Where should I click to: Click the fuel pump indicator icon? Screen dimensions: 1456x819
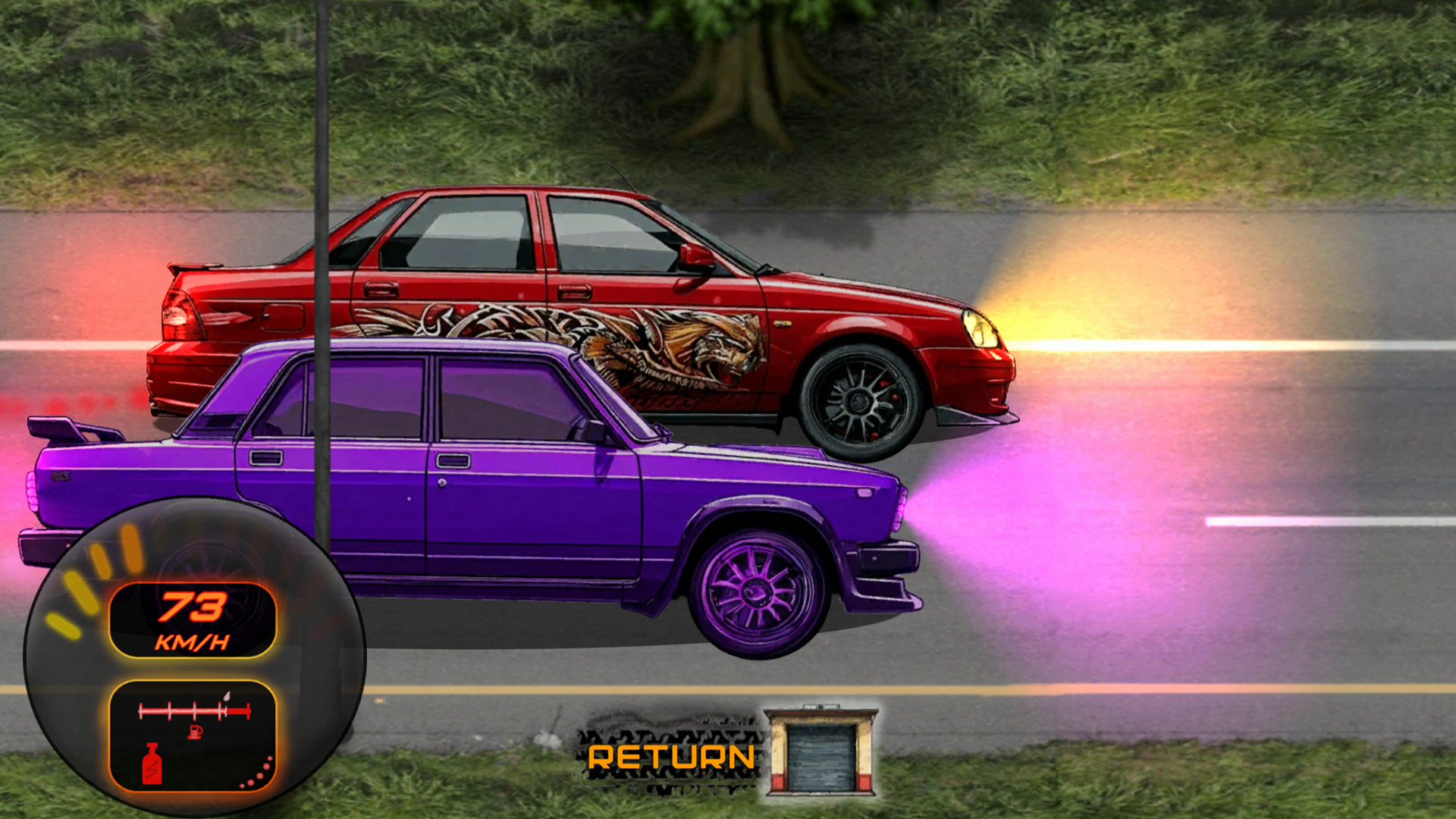pyautogui.click(x=193, y=731)
